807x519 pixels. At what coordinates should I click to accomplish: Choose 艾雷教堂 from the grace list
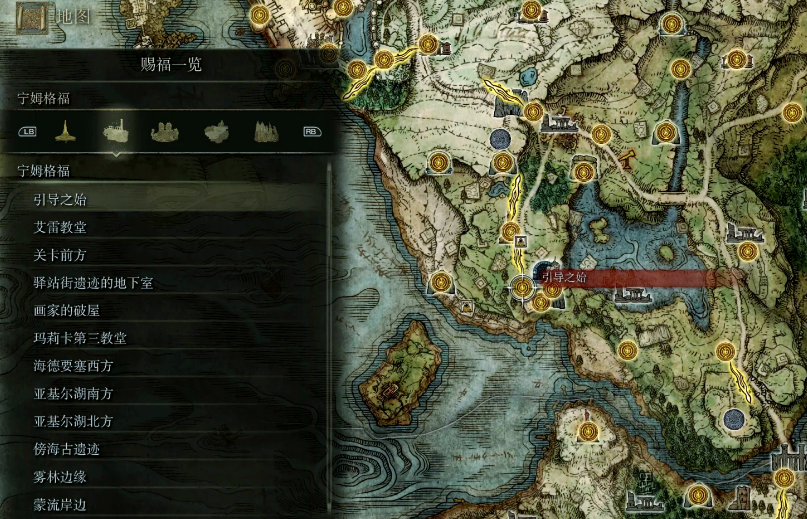pyautogui.click(x=60, y=227)
